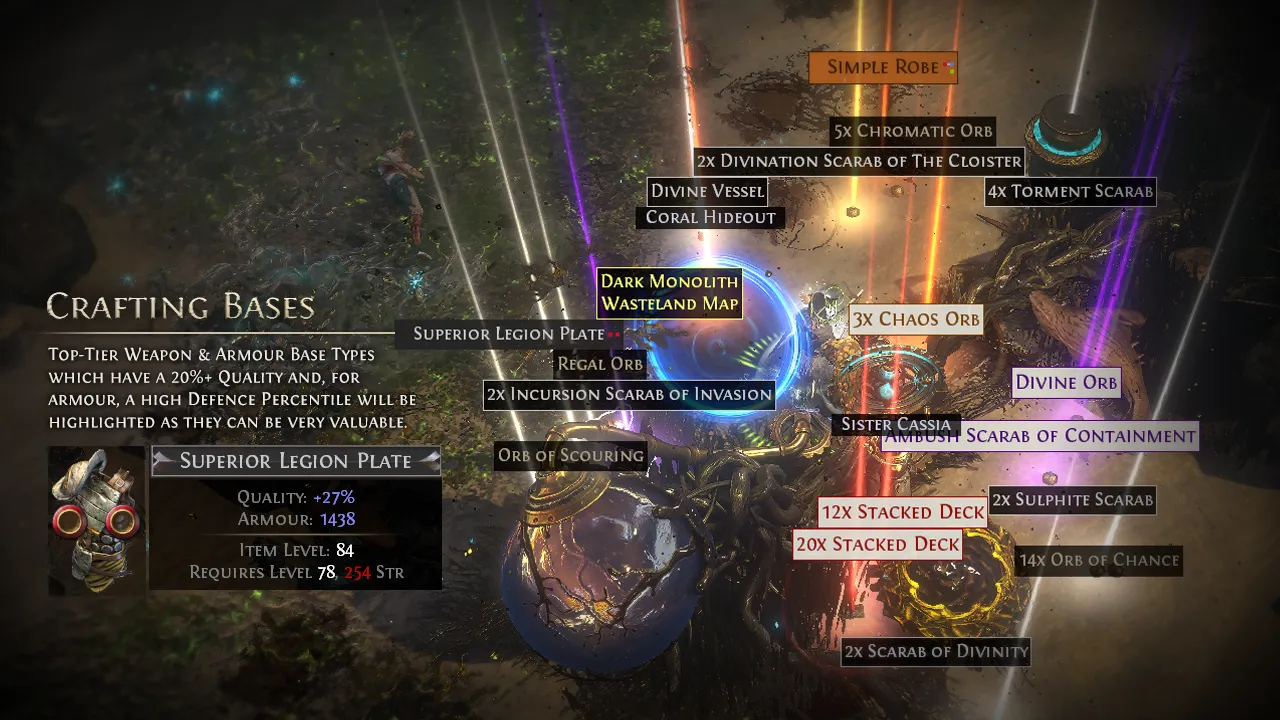Grab the 5x Chromatic Orb label

pyautogui.click(x=913, y=131)
